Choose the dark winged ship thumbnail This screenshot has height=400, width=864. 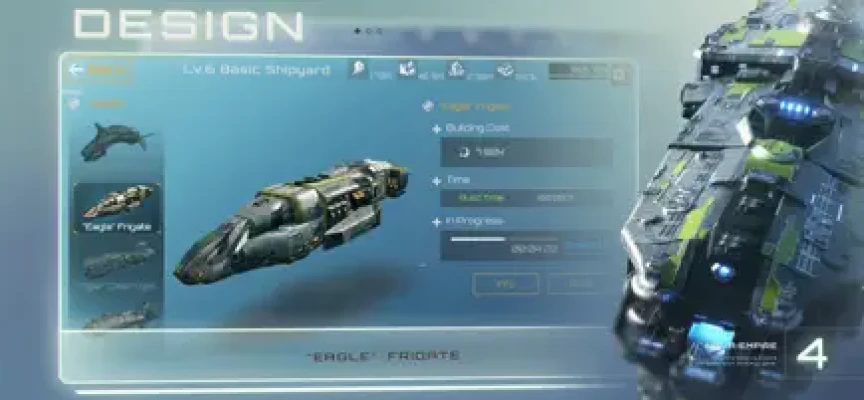tap(117, 140)
